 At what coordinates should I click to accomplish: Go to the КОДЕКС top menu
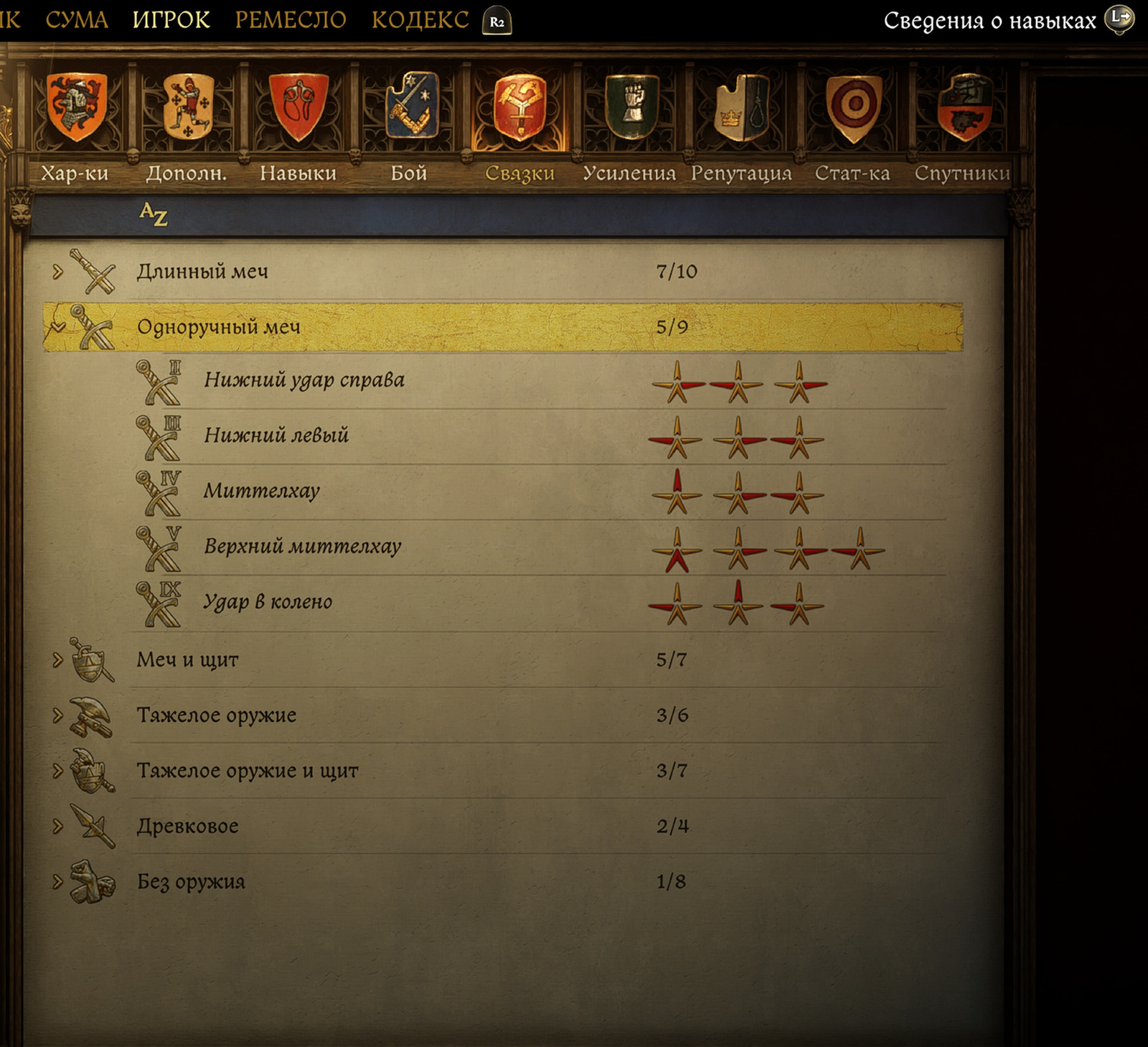[x=420, y=20]
